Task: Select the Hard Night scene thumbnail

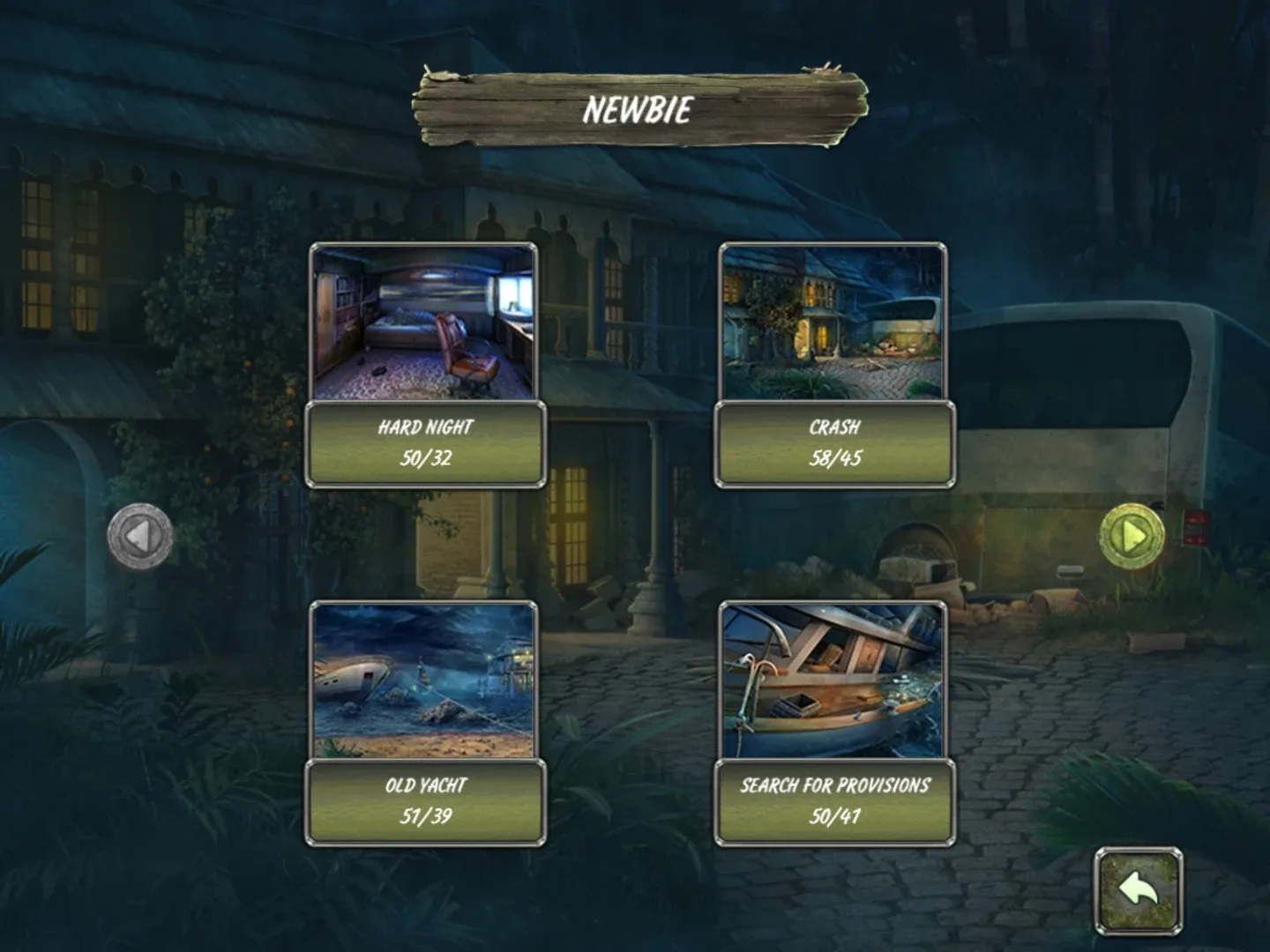Action: [x=424, y=324]
